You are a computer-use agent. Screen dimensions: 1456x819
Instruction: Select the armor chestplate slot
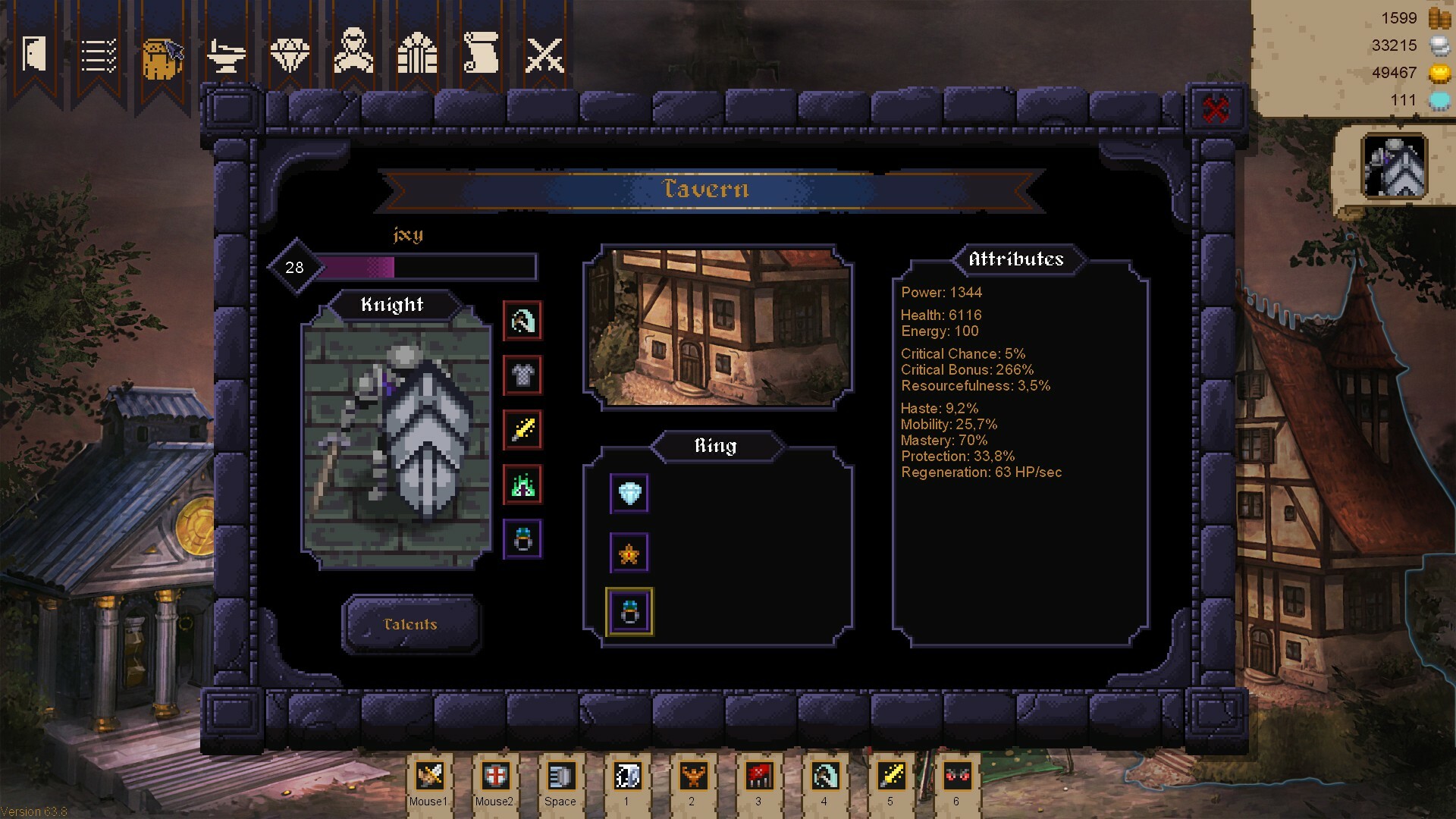522,376
